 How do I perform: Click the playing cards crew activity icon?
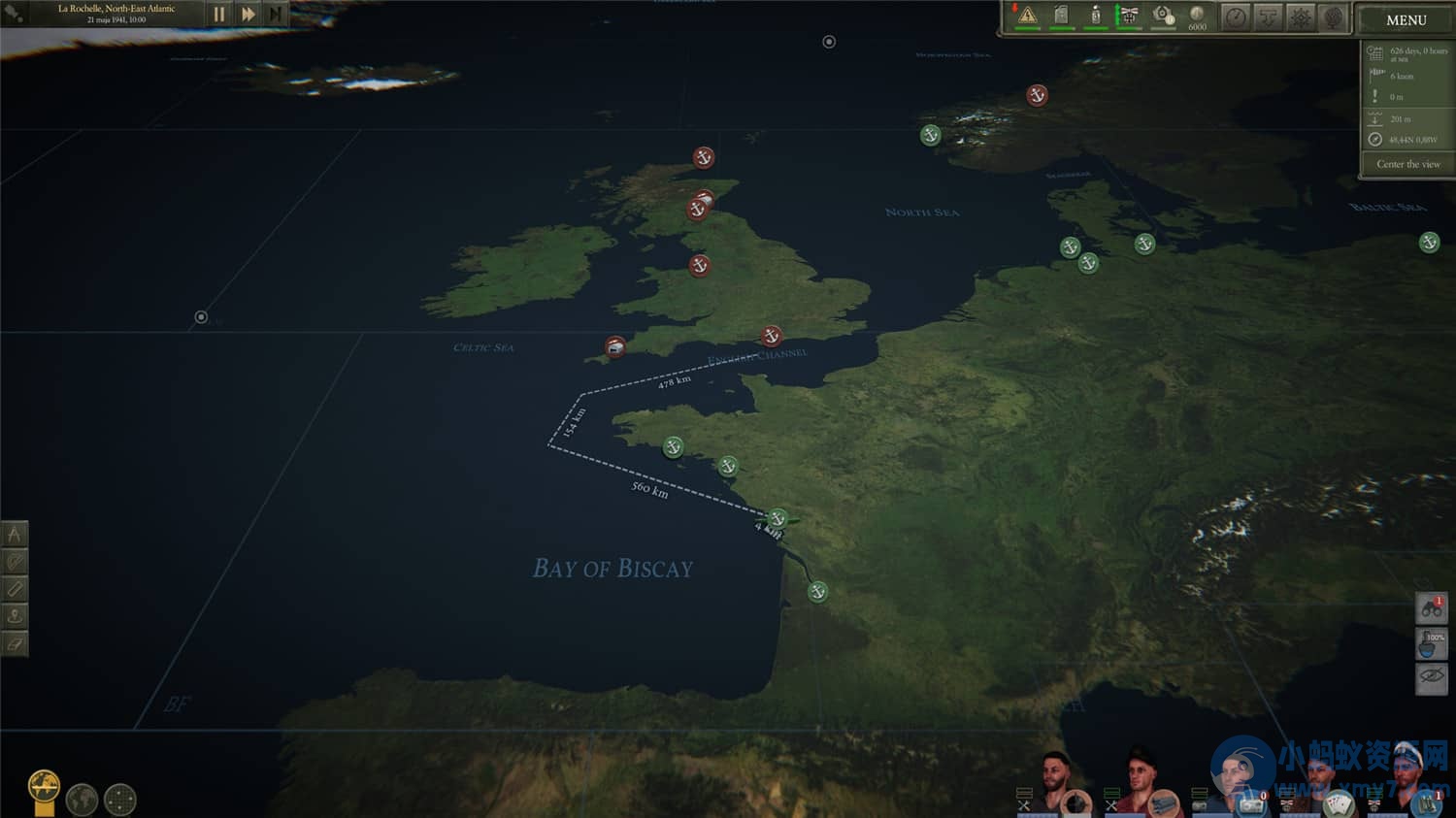point(1339,803)
